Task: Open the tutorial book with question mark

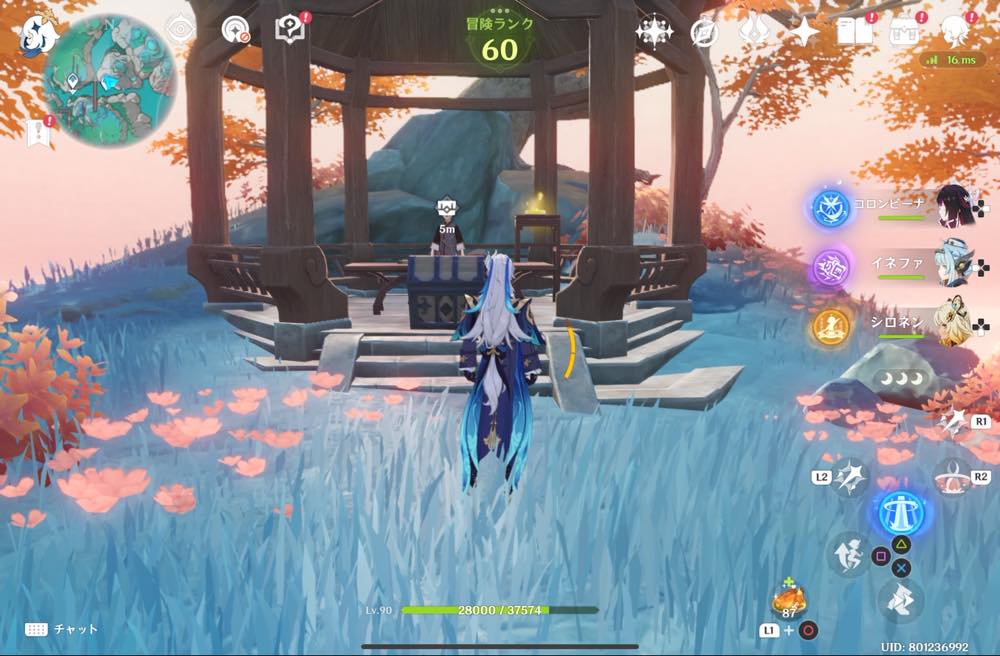Action: point(290,30)
